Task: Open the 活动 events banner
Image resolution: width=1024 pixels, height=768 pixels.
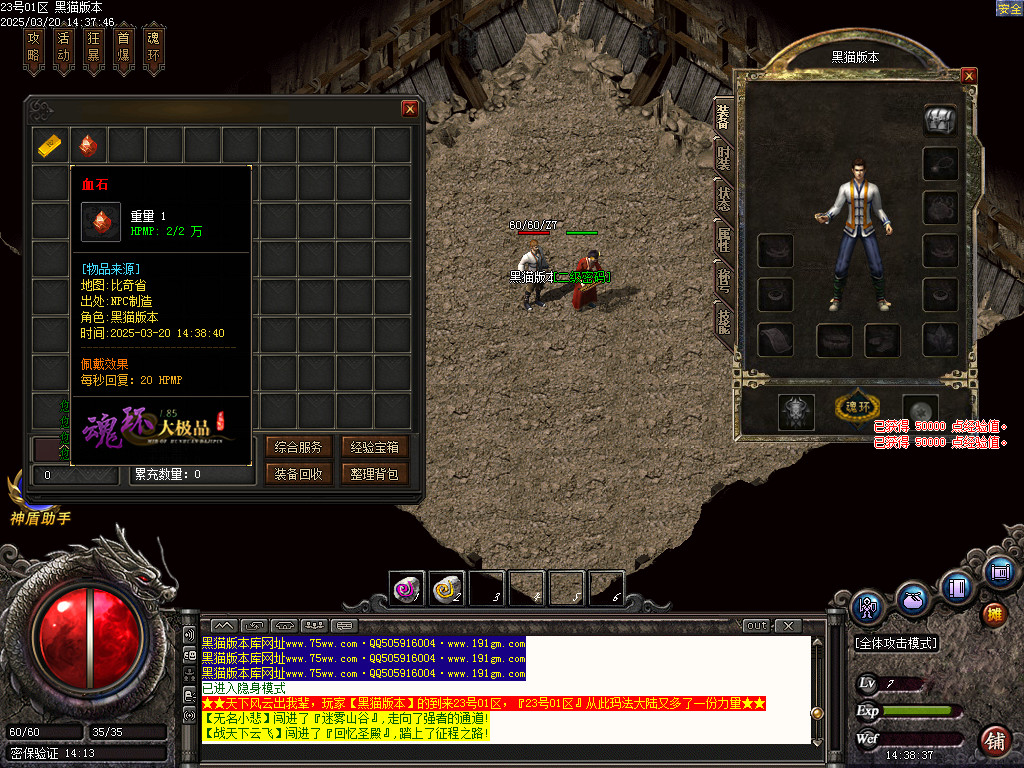Action: pyautogui.click(x=64, y=49)
